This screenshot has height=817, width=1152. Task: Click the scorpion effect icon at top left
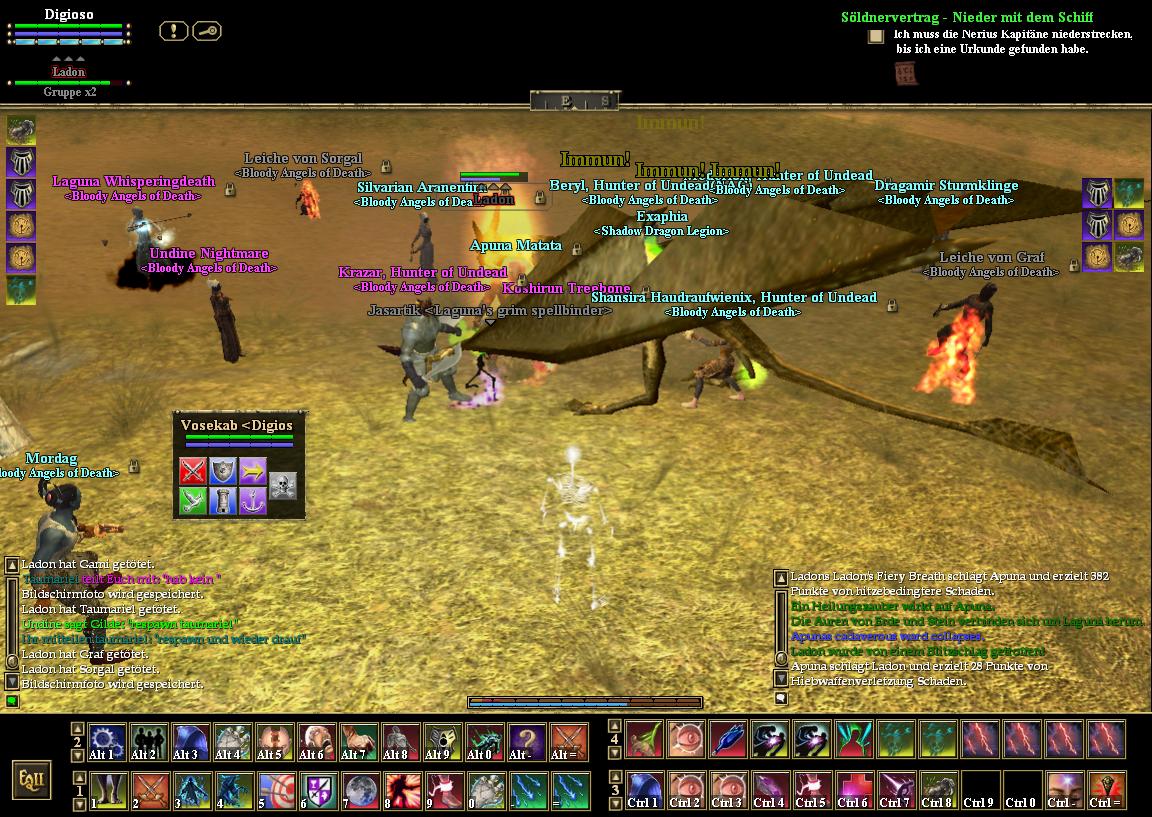21,129
